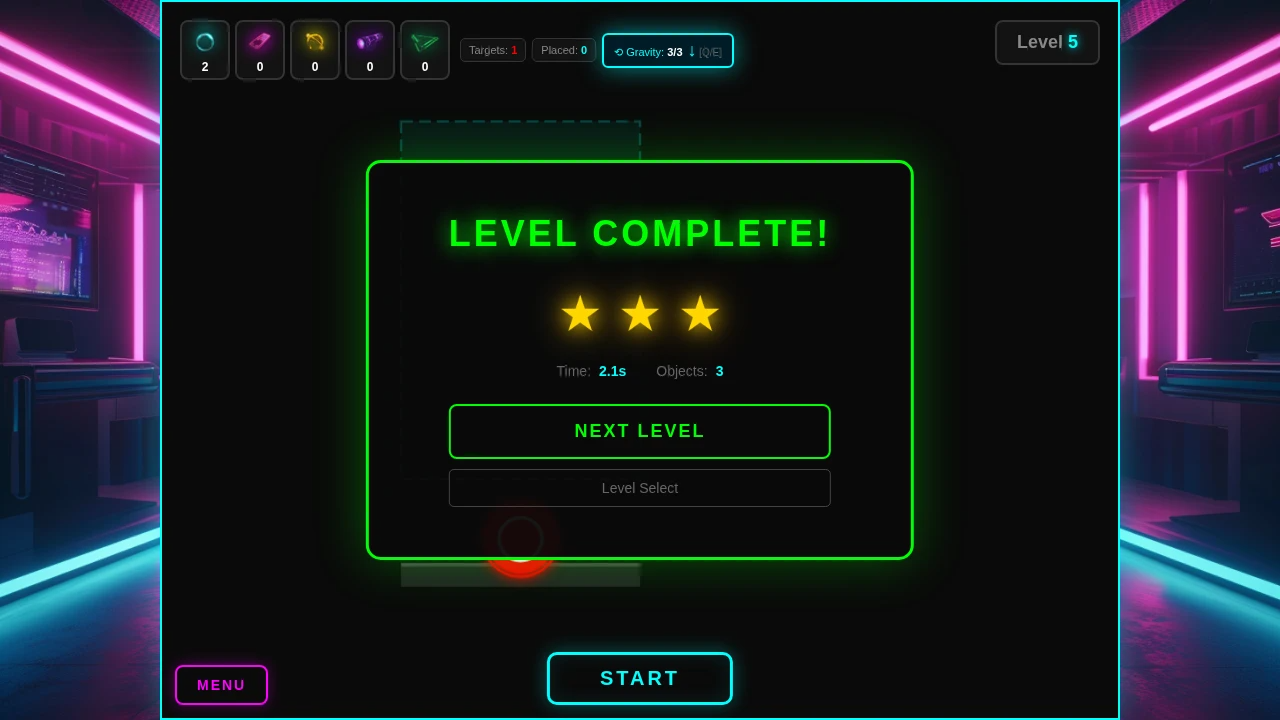
Task: Open the MENU
Action: click(x=221, y=685)
